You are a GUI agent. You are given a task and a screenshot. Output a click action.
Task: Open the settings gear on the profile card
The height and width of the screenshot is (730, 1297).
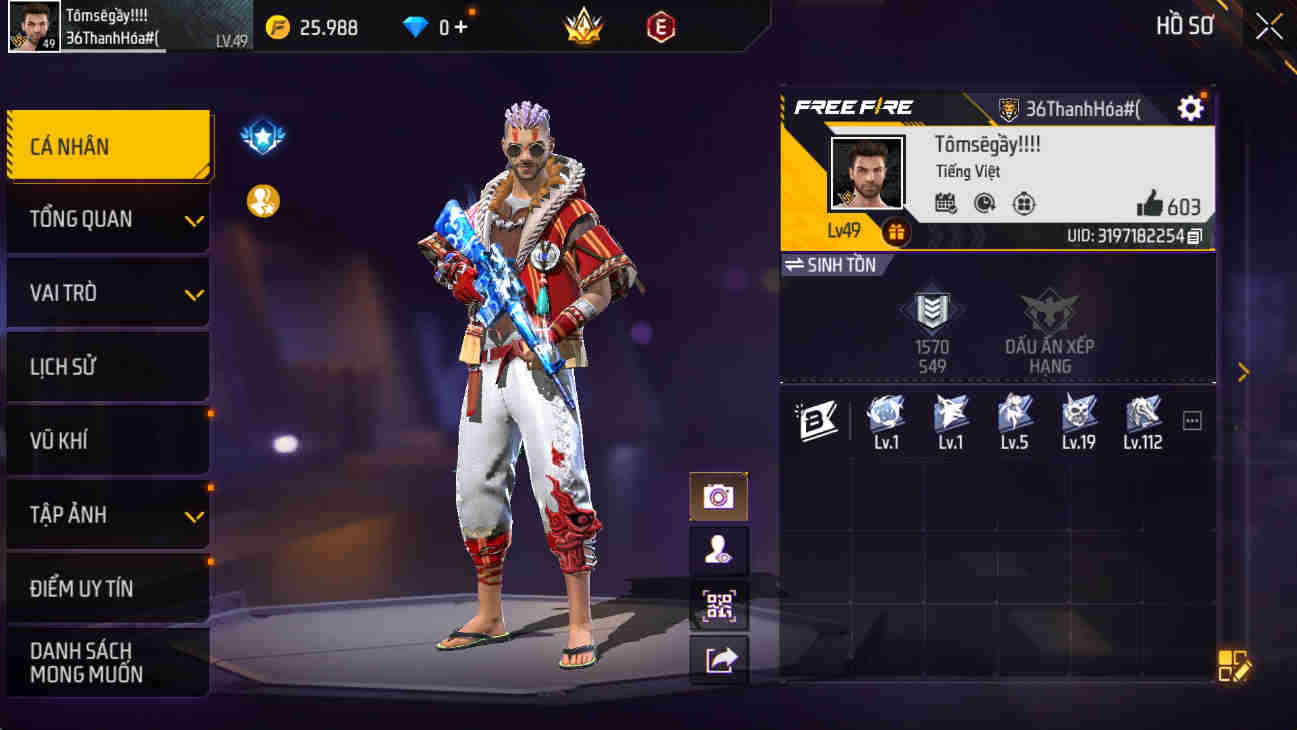click(1189, 107)
